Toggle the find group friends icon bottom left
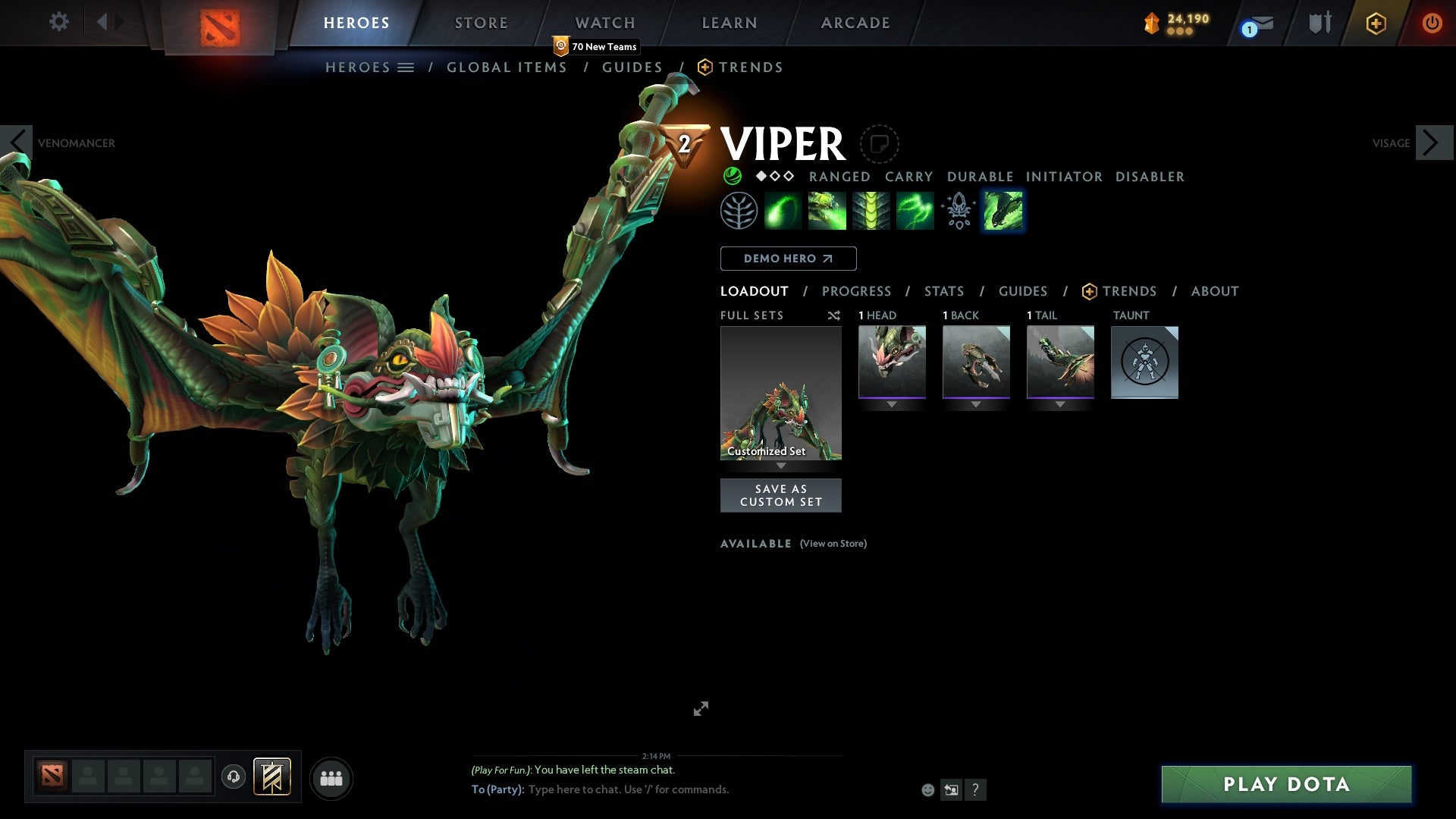Screen dimensions: 1456x819 pos(331,777)
